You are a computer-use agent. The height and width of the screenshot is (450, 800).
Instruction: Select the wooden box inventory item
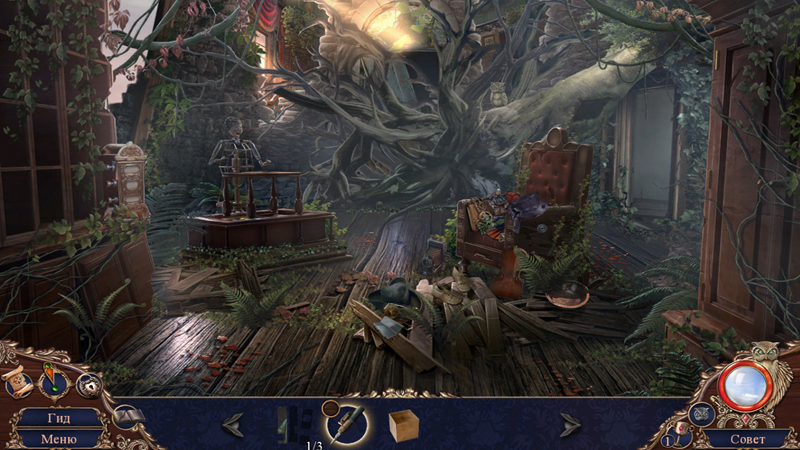pyautogui.click(x=404, y=425)
